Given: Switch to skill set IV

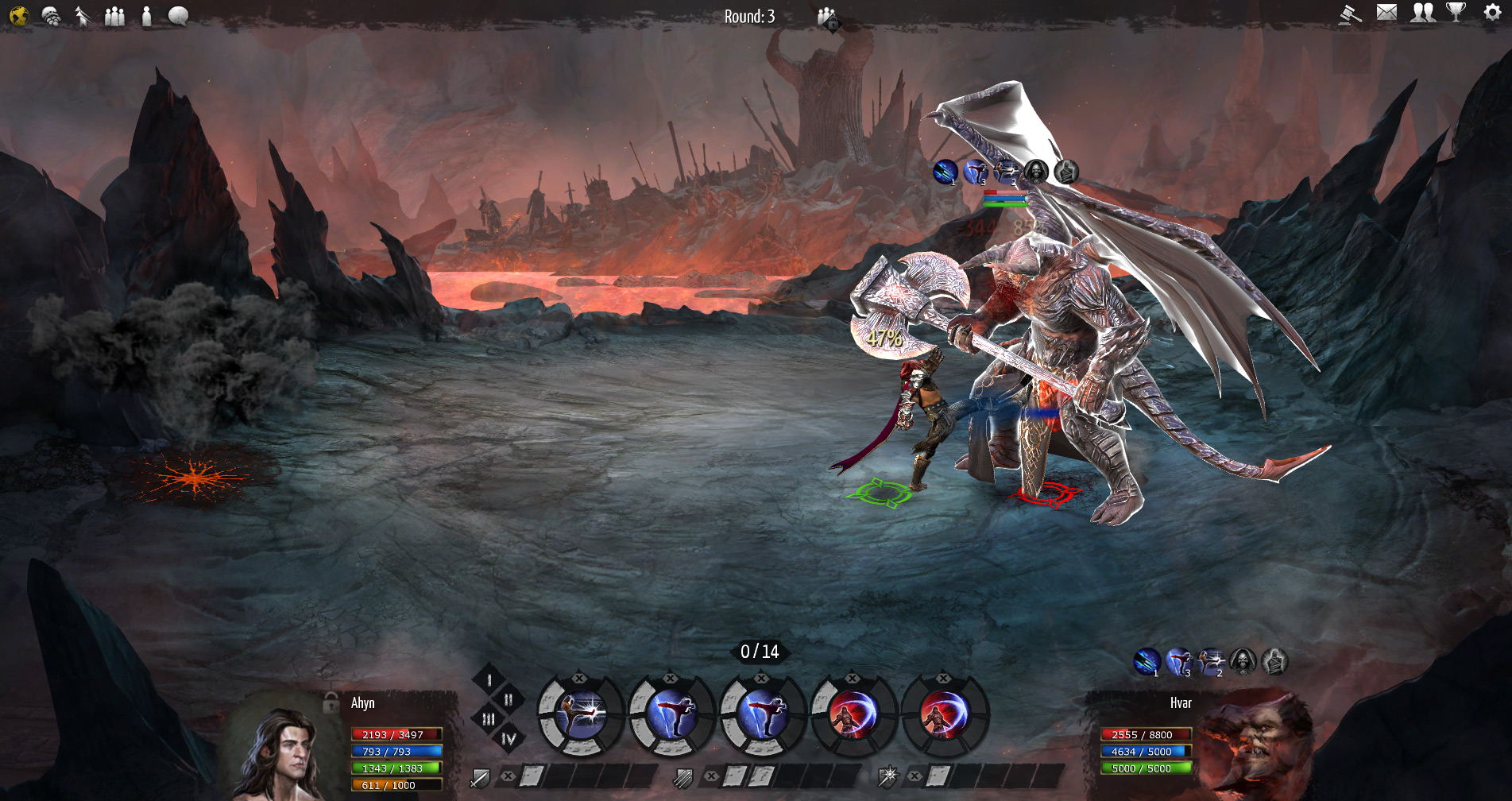Looking at the screenshot, I should click(509, 739).
